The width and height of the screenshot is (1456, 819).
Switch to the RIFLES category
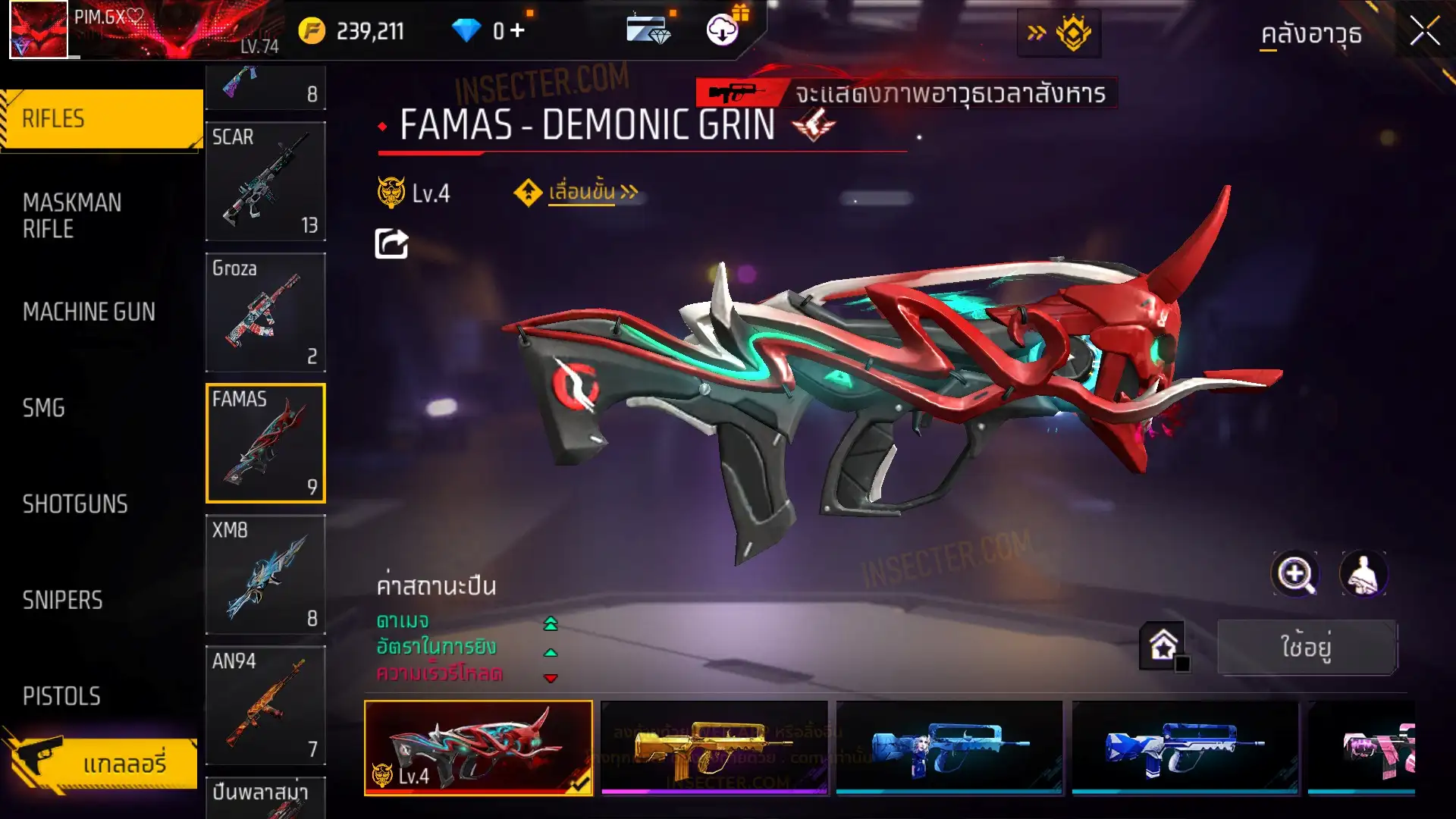[102, 119]
